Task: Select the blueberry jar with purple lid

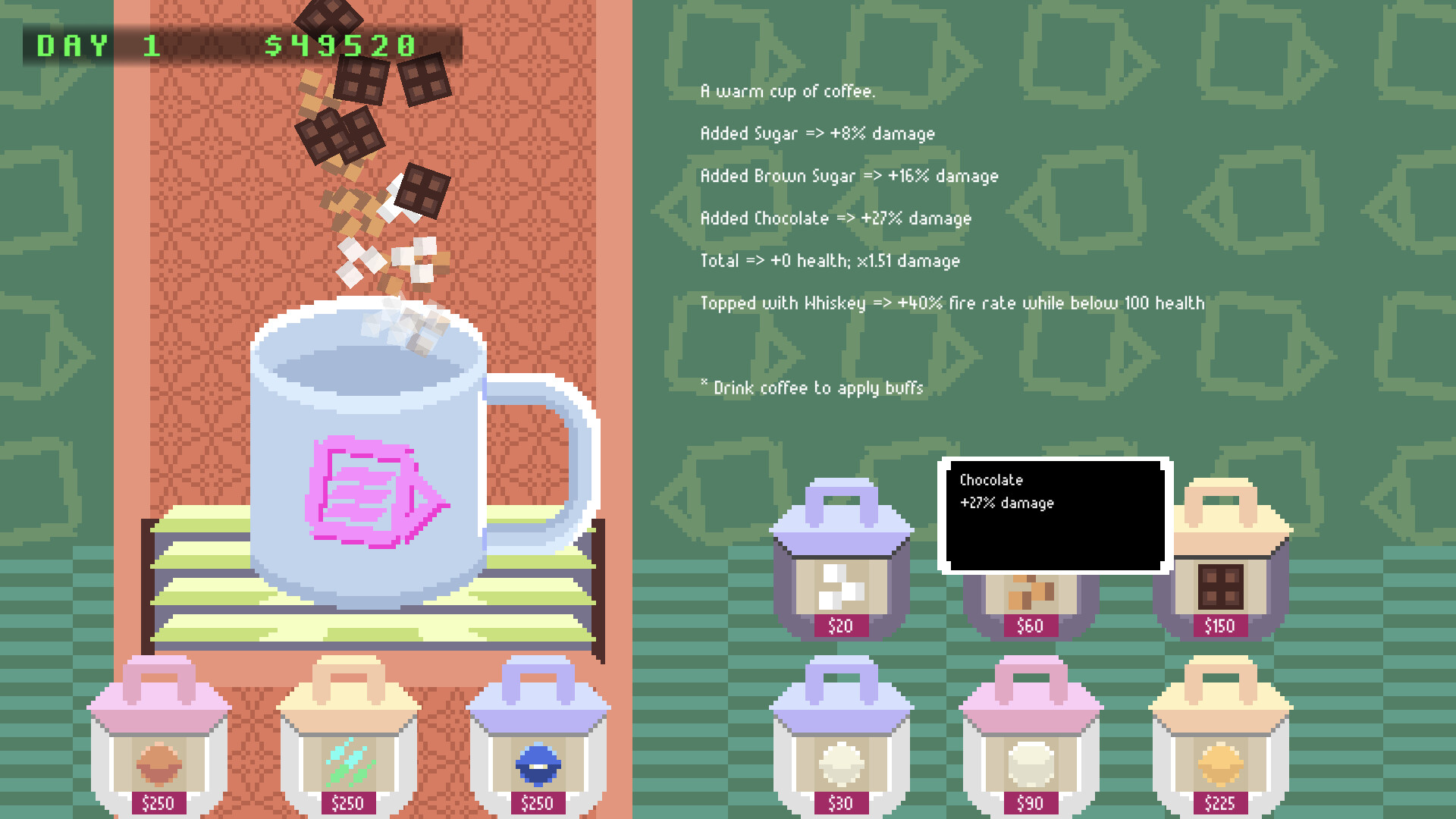Action: pos(538,758)
